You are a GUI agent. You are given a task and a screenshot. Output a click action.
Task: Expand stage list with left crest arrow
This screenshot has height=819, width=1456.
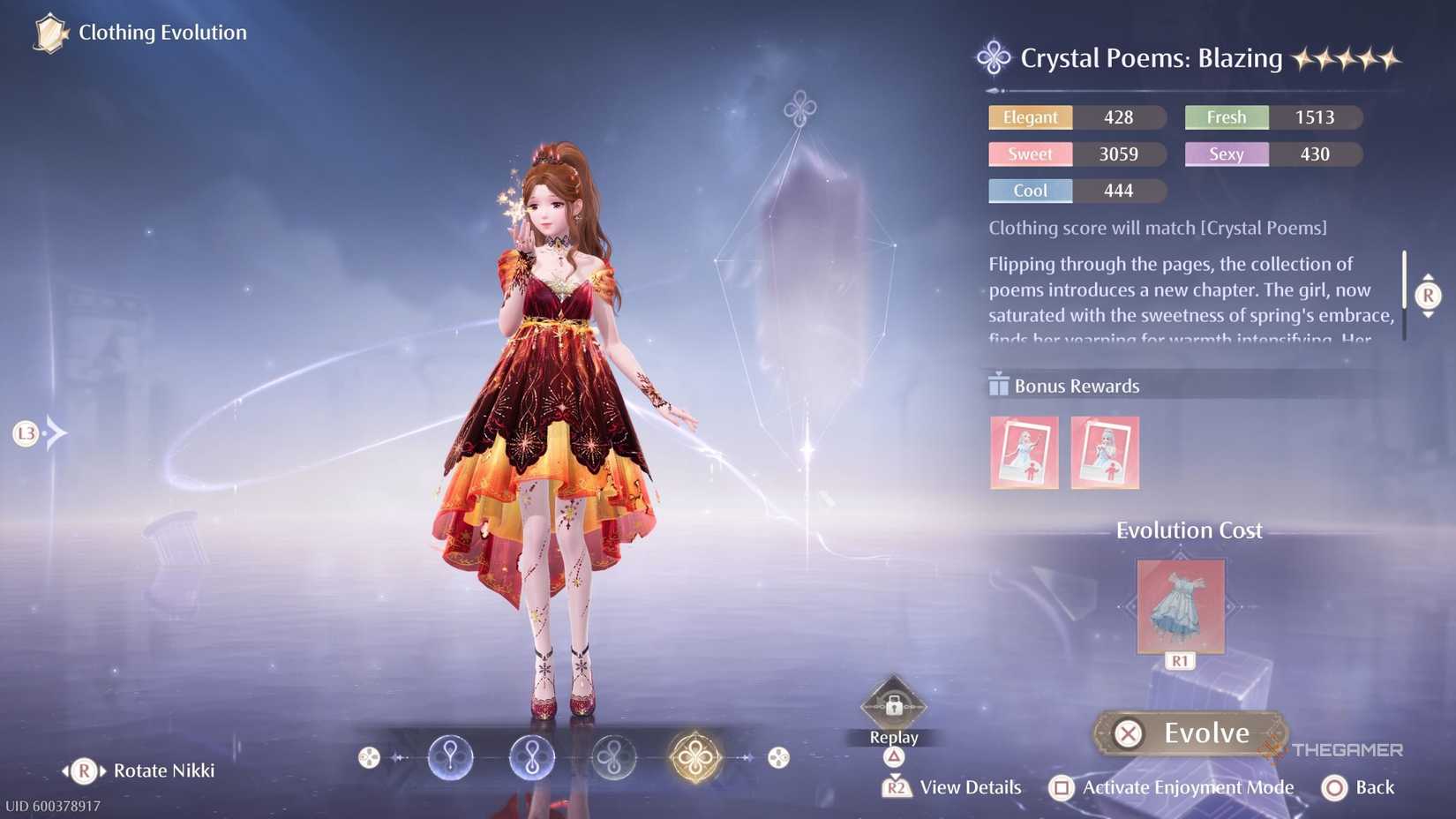pos(368,756)
